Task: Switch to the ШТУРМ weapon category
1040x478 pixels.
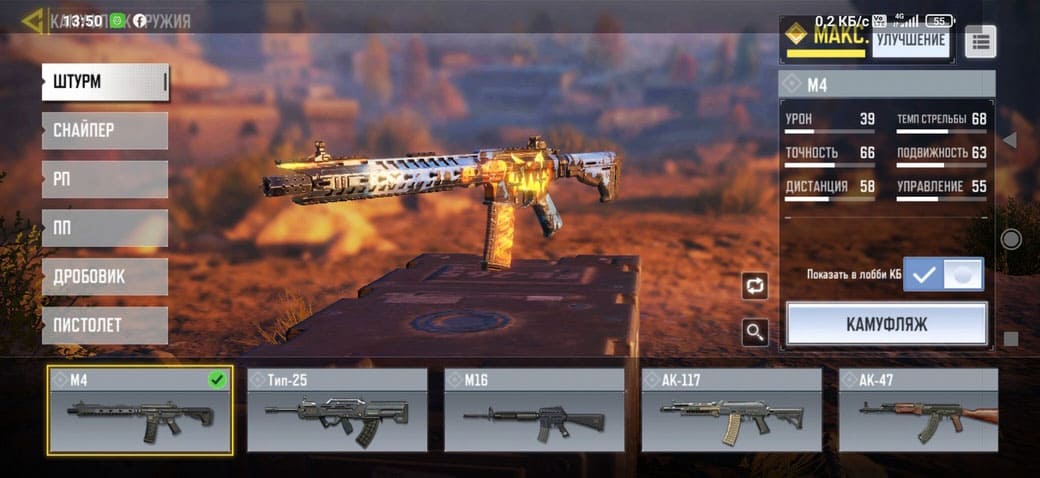Action: (x=105, y=82)
